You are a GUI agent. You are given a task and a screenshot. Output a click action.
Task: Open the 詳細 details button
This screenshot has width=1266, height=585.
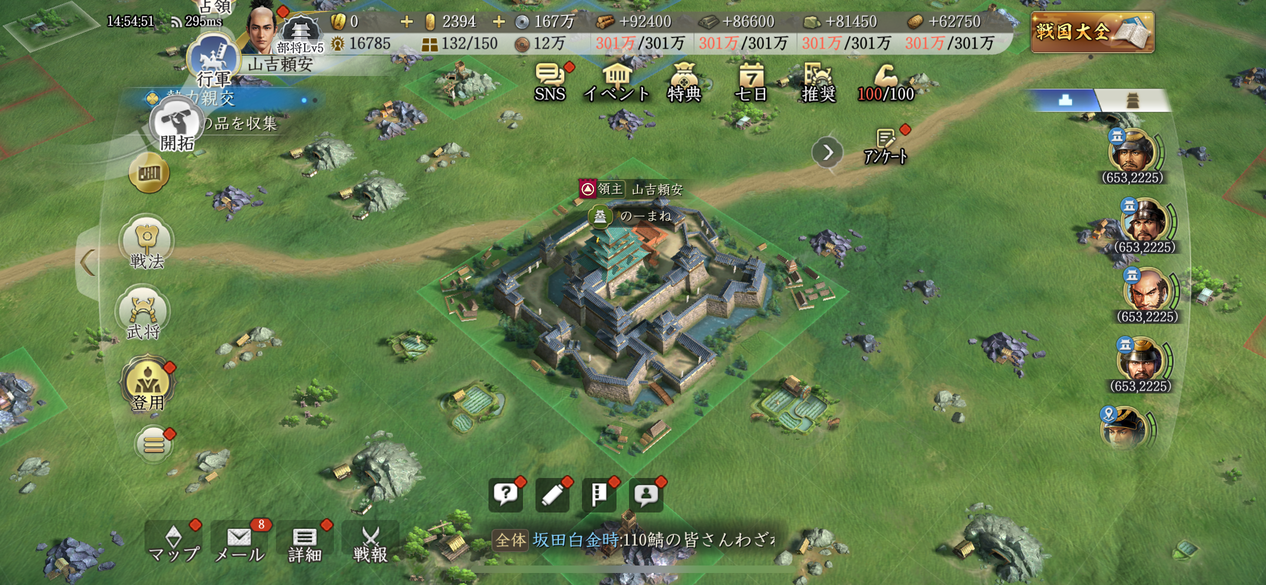tap(305, 543)
